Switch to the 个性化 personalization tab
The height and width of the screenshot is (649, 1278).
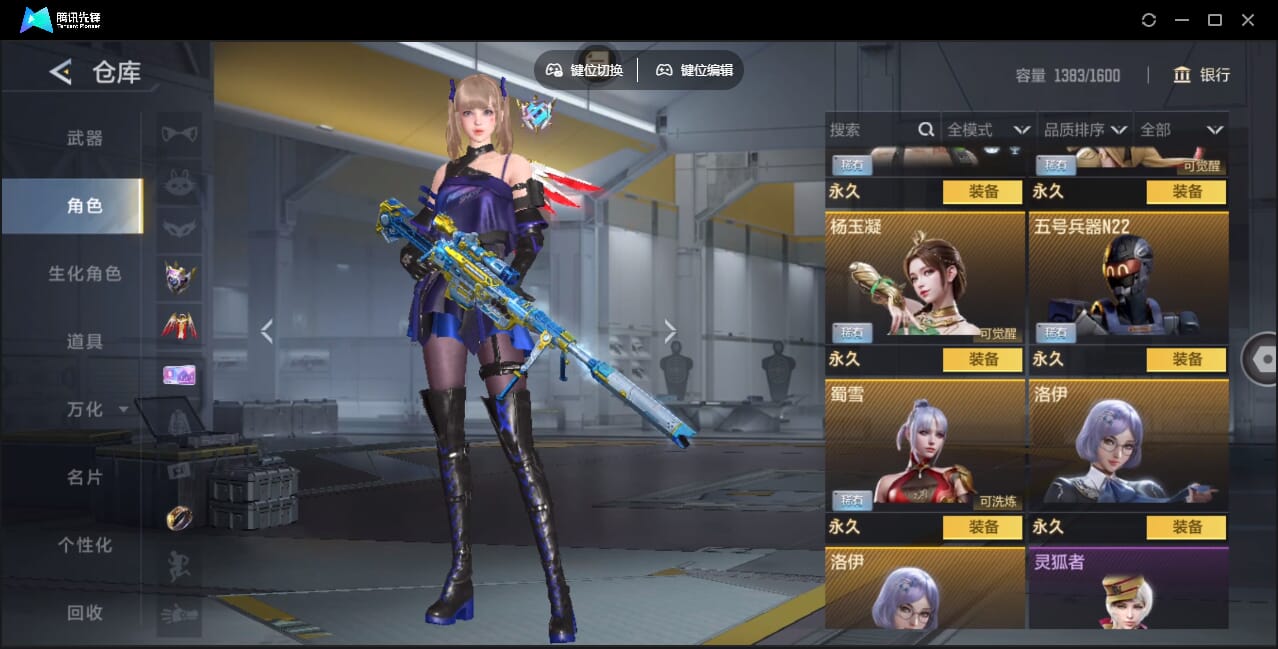85,545
